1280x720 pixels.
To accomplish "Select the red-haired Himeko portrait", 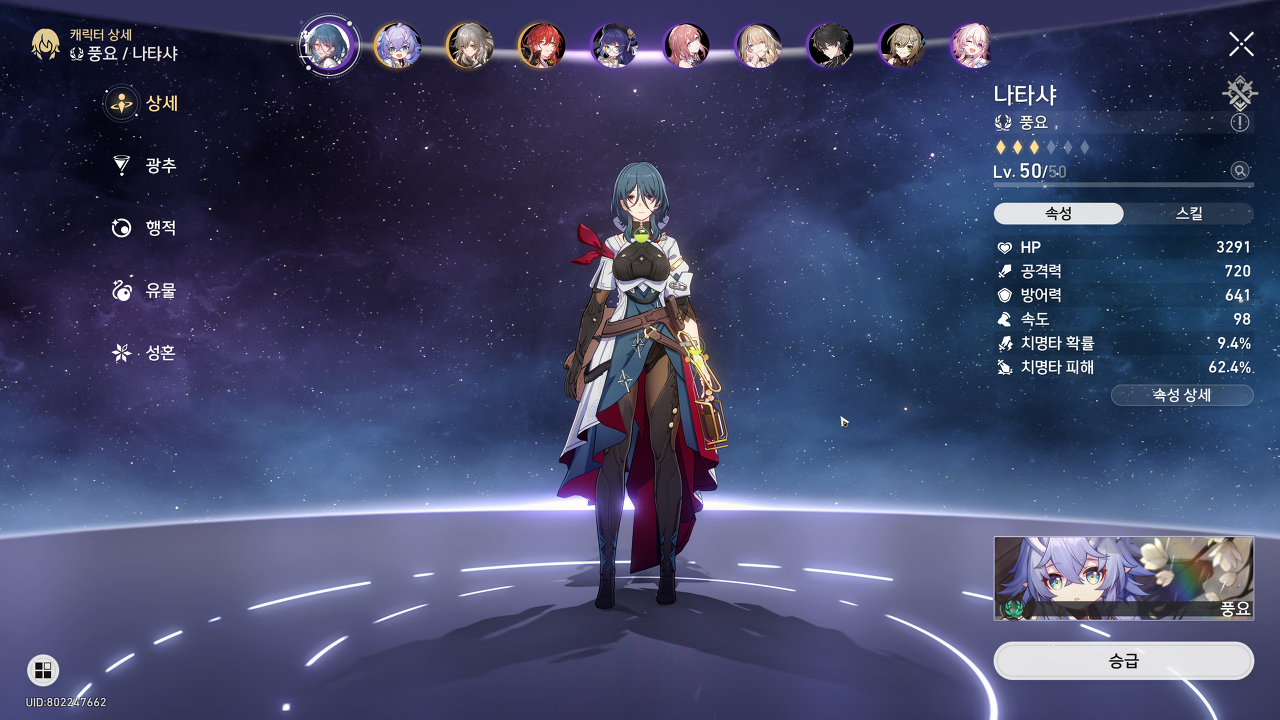I will click(x=542, y=45).
